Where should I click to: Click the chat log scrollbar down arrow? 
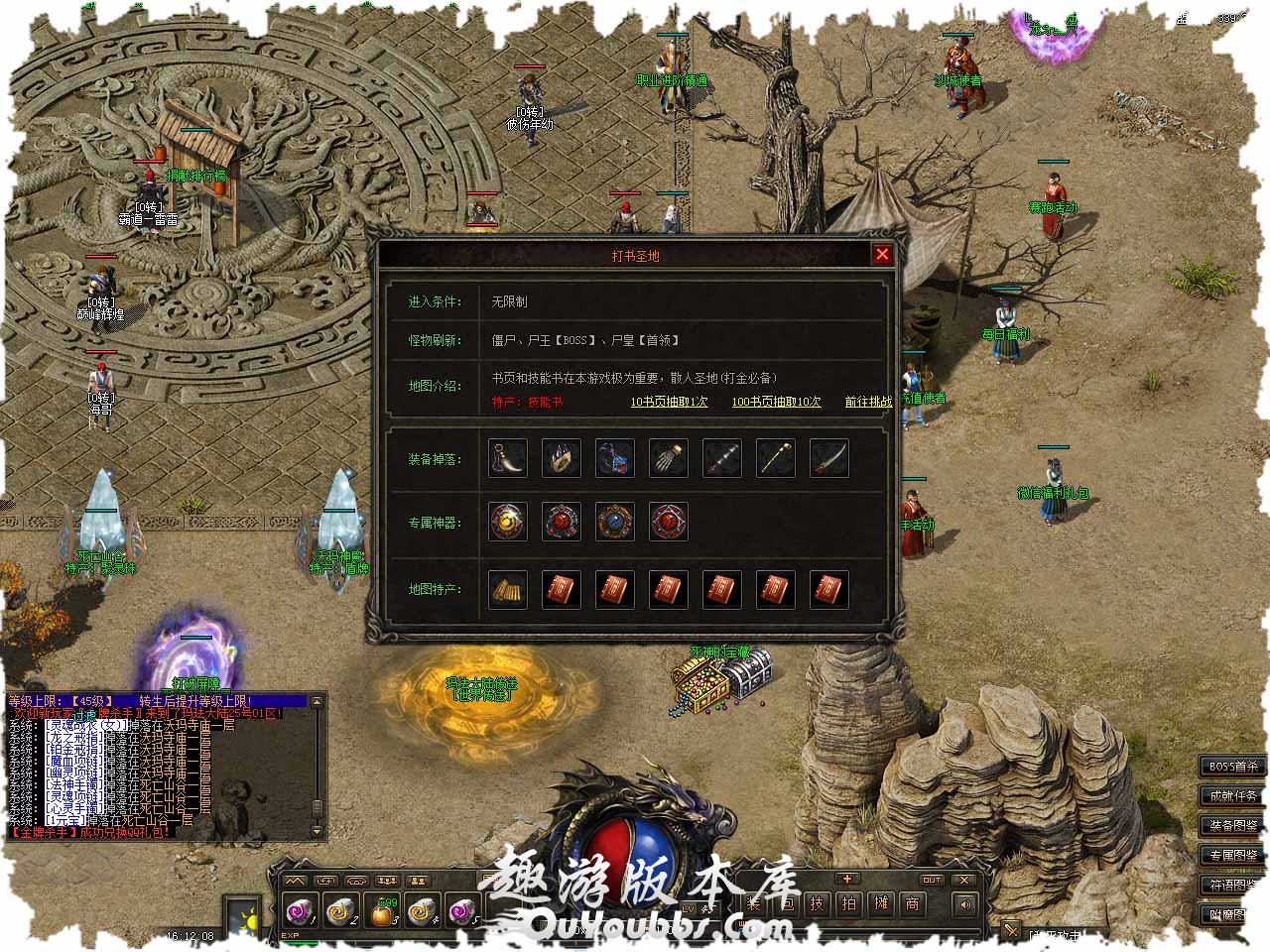click(x=317, y=831)
